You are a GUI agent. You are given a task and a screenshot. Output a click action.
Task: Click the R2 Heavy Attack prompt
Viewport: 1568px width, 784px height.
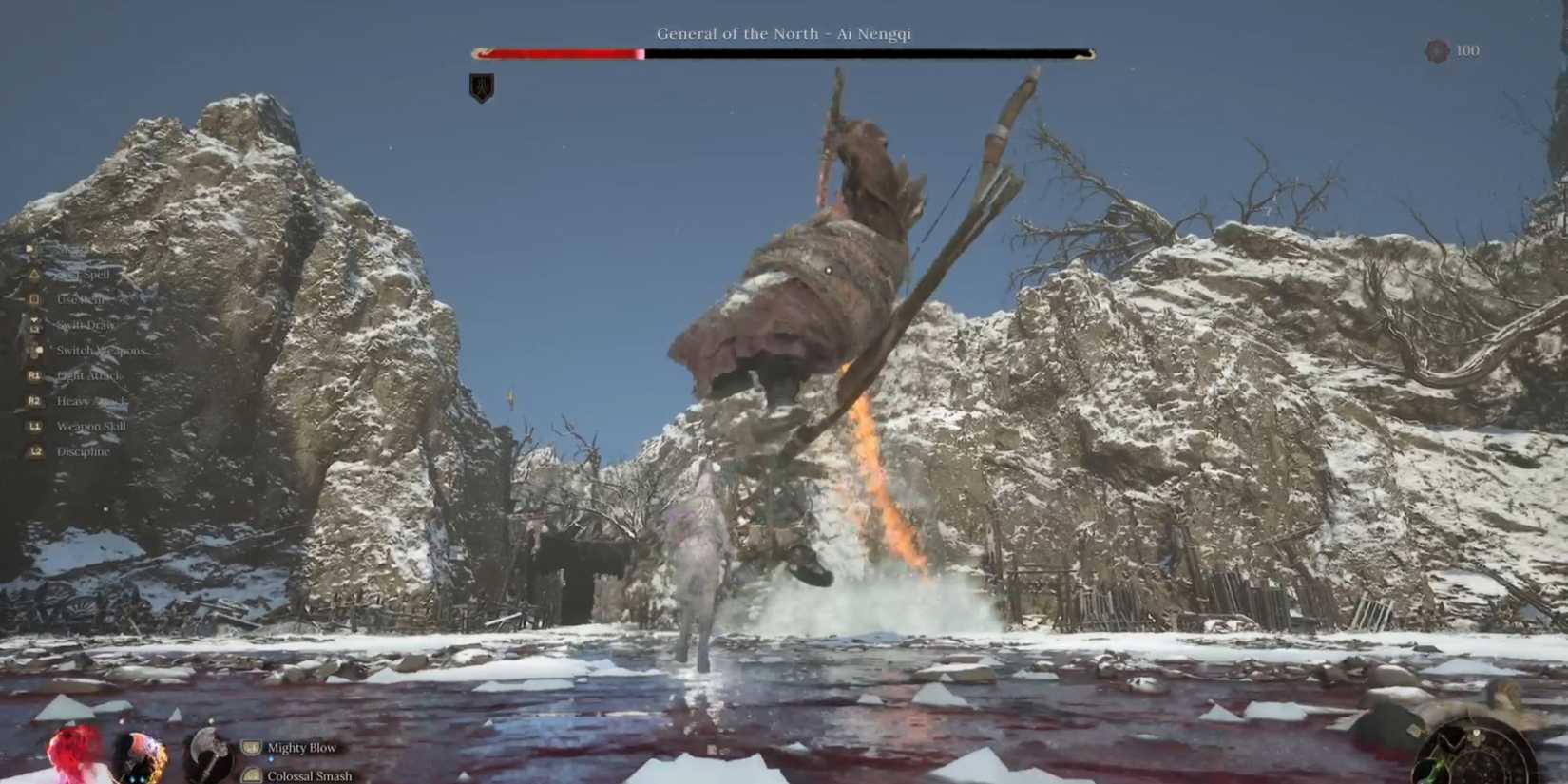click(33, 400)
